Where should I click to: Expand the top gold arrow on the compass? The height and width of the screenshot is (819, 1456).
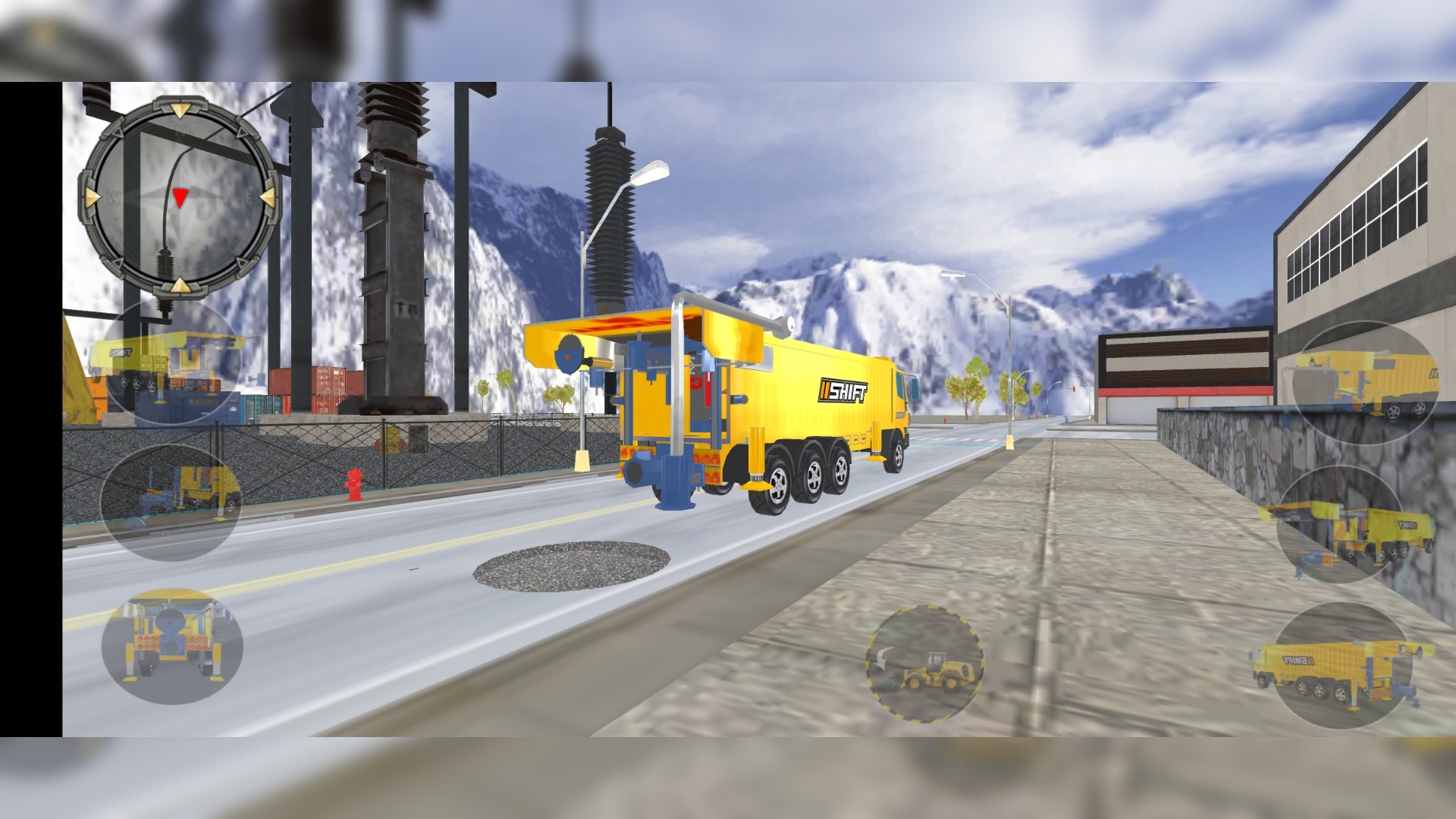(180, 110)
